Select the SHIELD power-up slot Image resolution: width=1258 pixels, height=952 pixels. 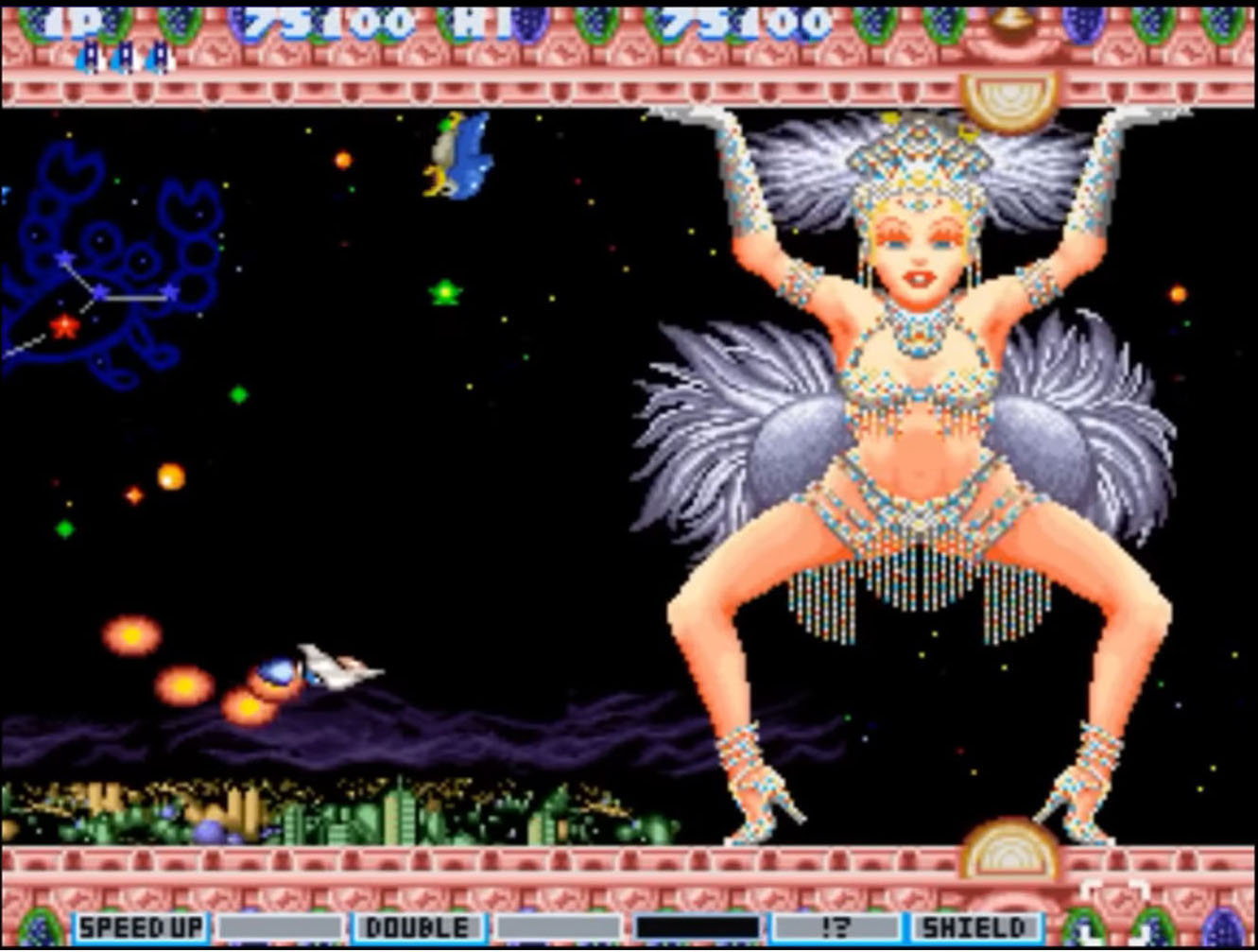click(x=974, y=927)
